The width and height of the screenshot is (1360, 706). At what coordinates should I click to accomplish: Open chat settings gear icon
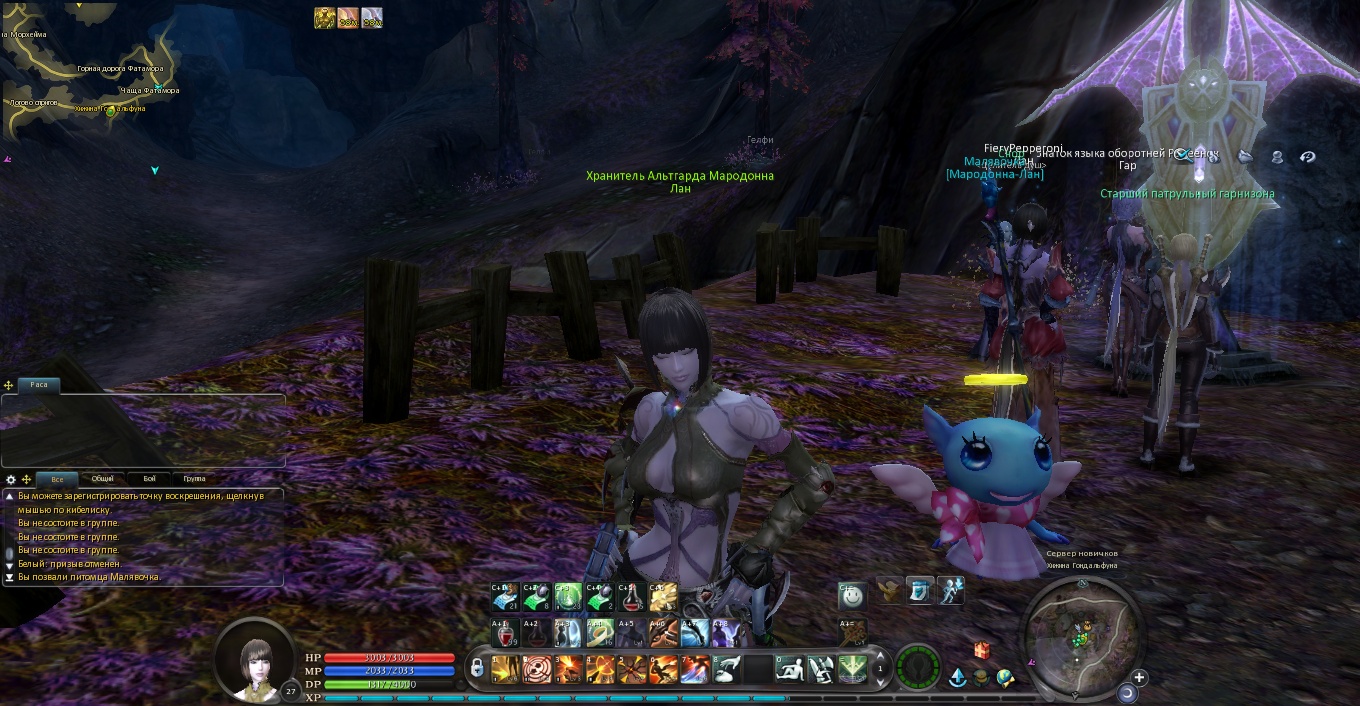[x=11, y=479]
